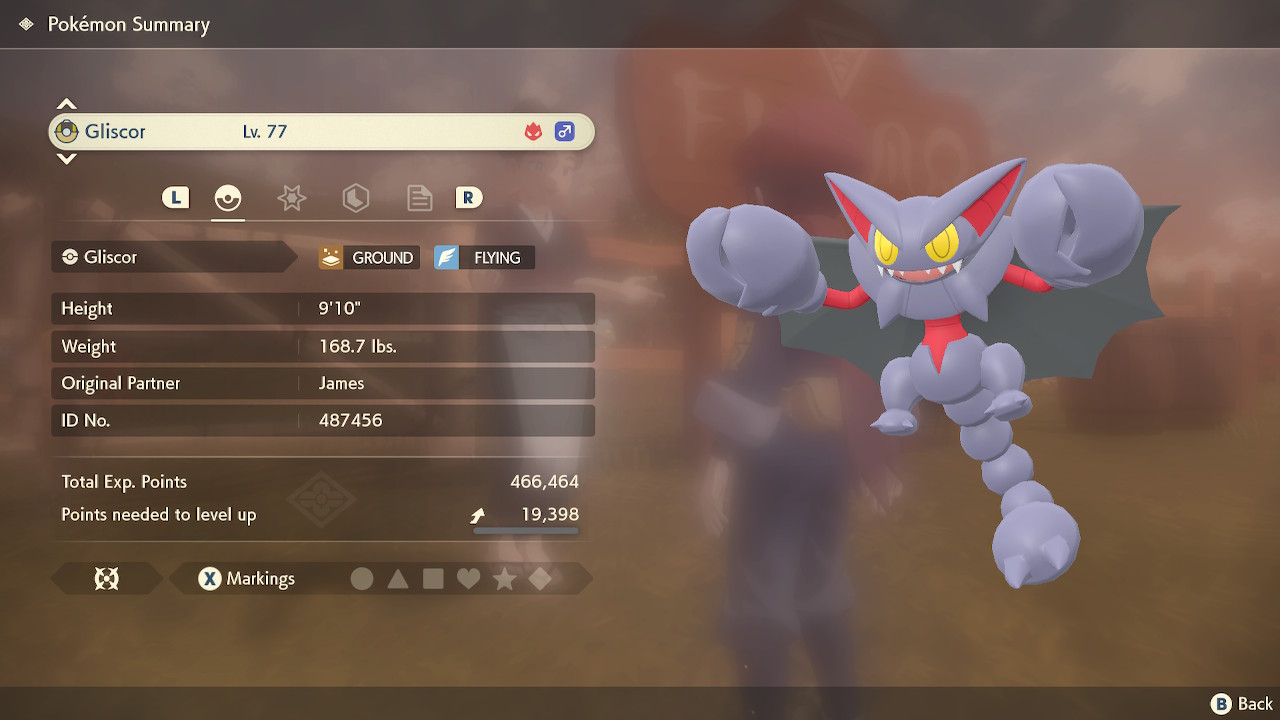Image resolution: width=1280 pixels, height=720 pixels.
Task: Select the L shoulder tab button
Action: click(175, 198)
